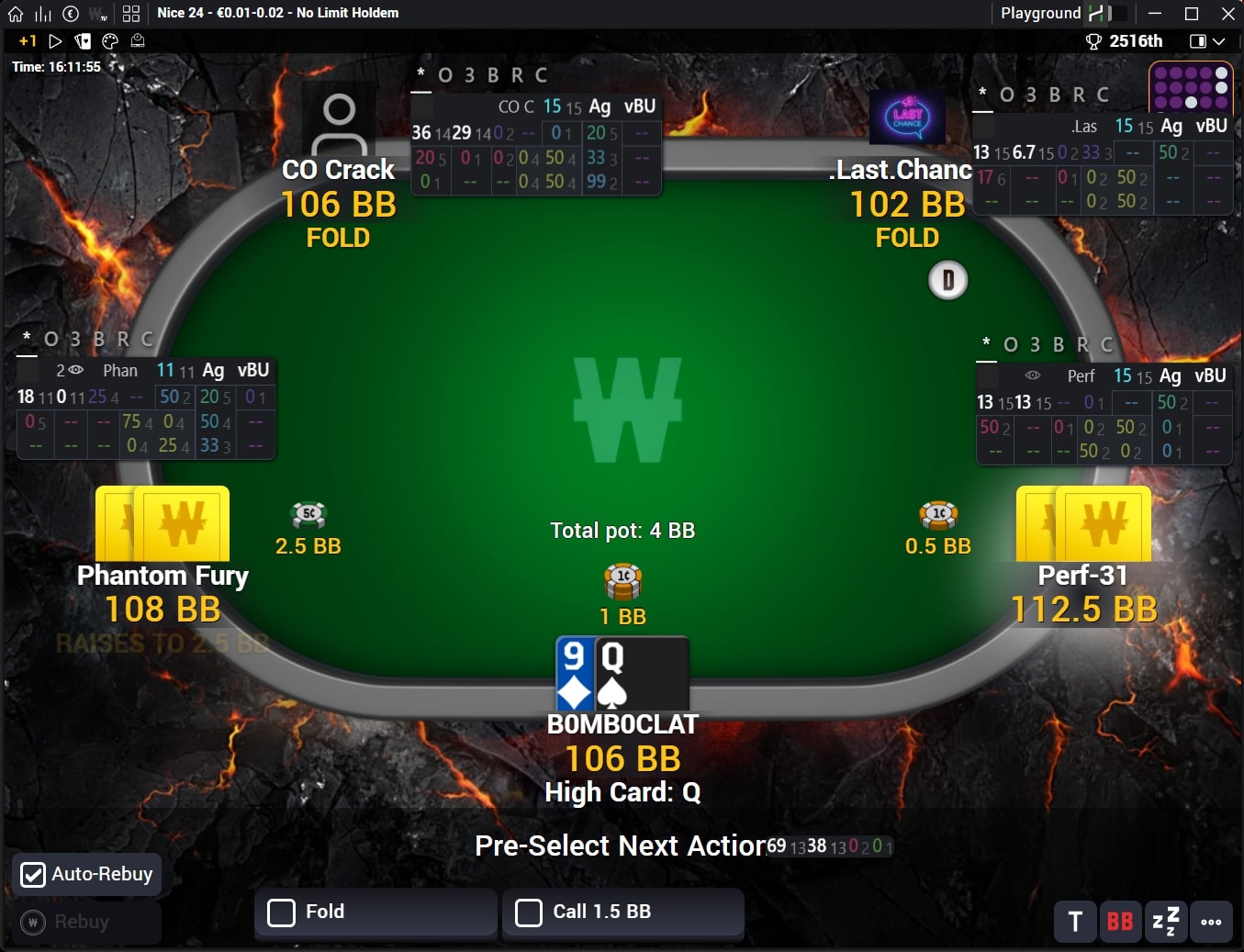
Task: Select the highlighted cards icon
Action: tap(82, 41)
